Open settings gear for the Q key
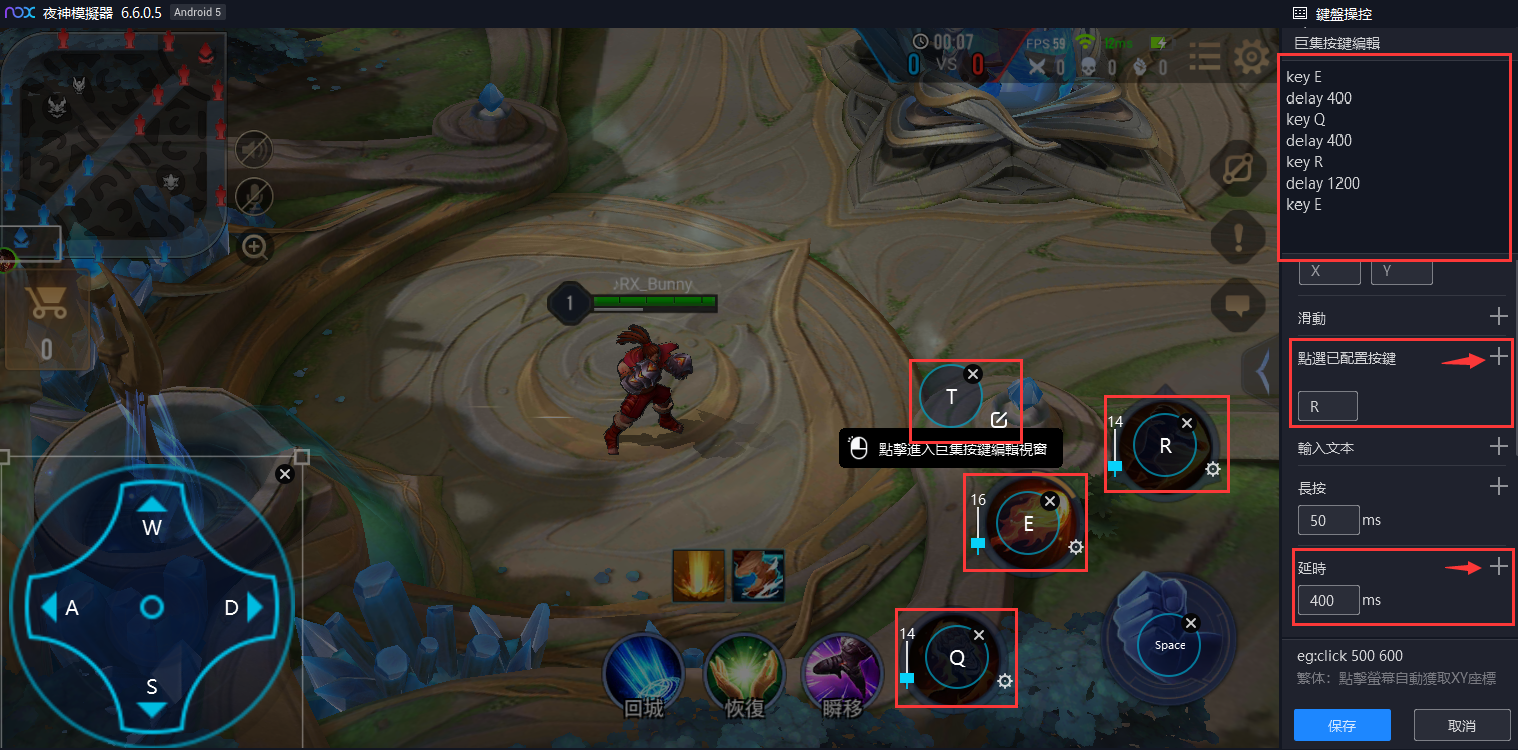 click(x=1005, y=681)
